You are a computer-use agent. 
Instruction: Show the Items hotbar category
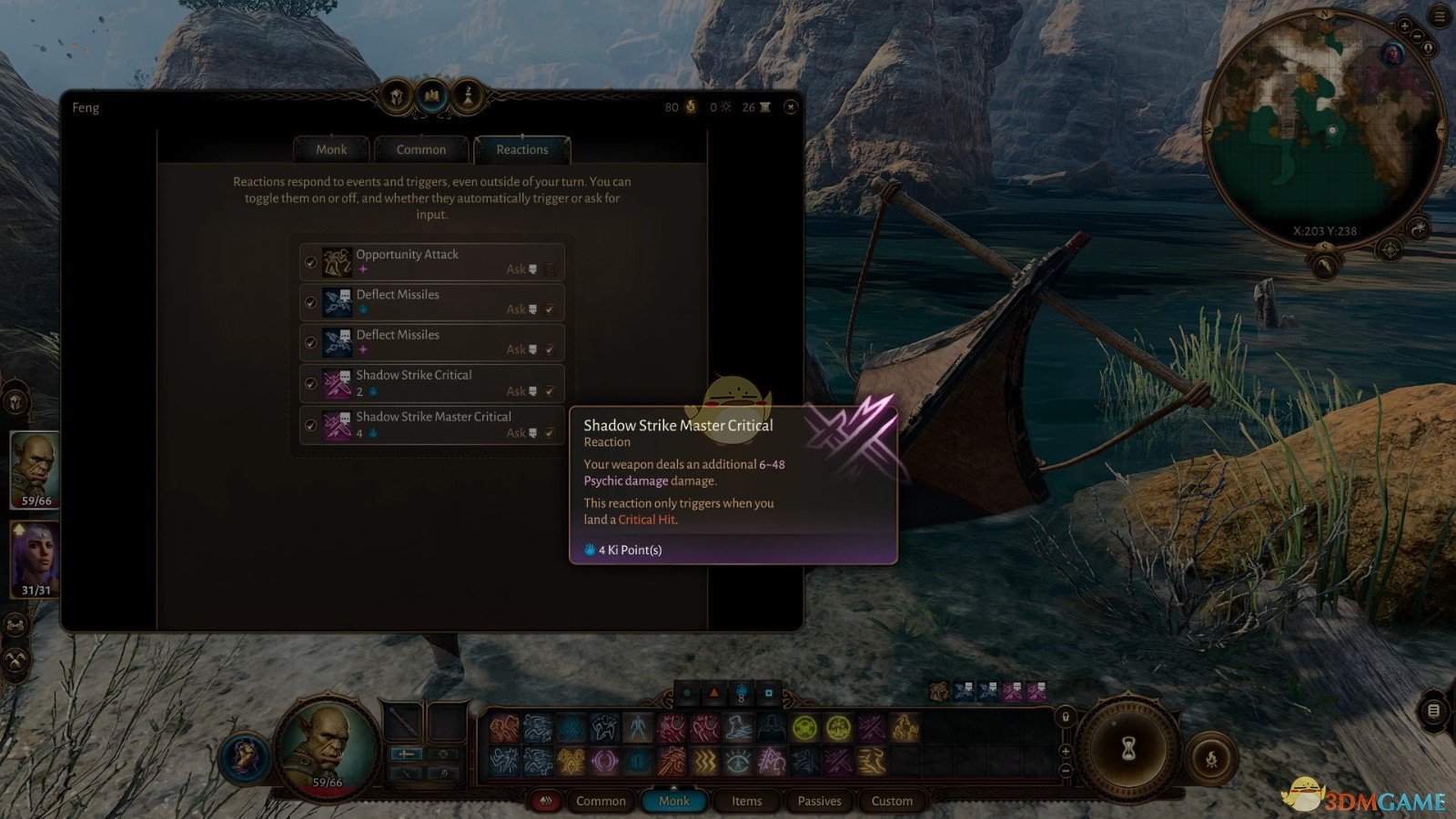click(x=746, y=801)
